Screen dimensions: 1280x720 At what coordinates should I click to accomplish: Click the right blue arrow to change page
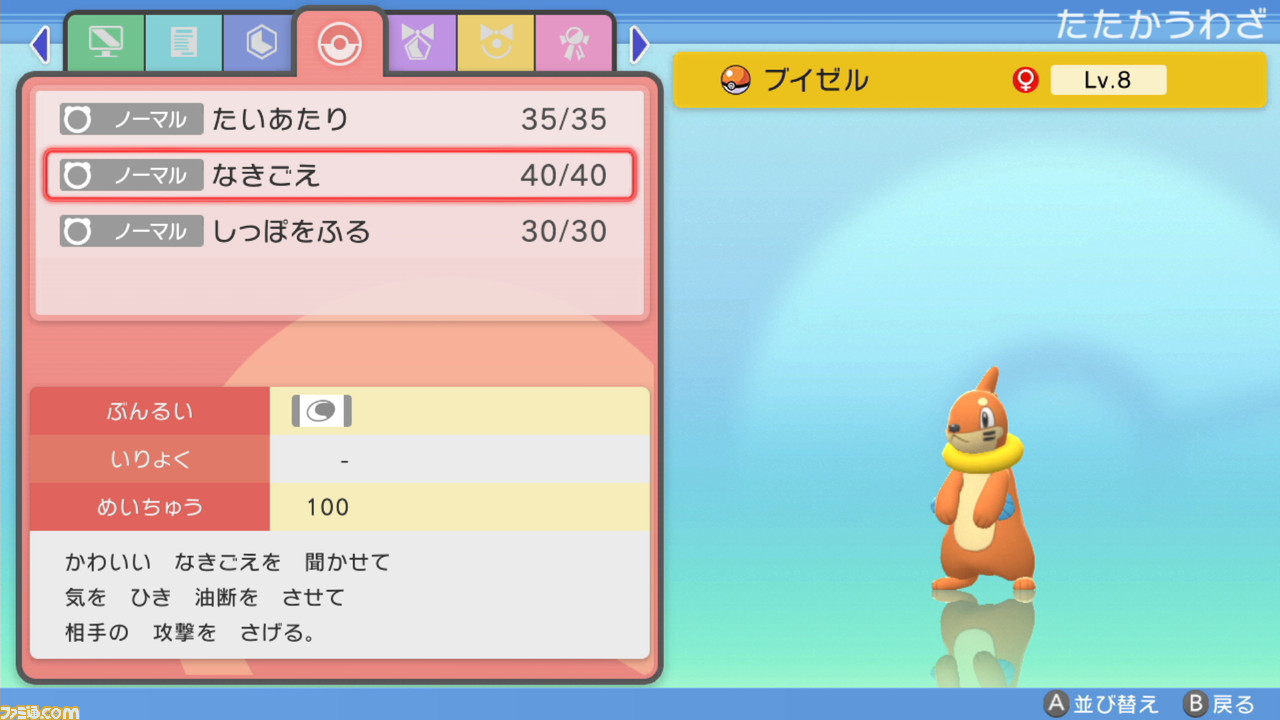click(x=639, y=44)
